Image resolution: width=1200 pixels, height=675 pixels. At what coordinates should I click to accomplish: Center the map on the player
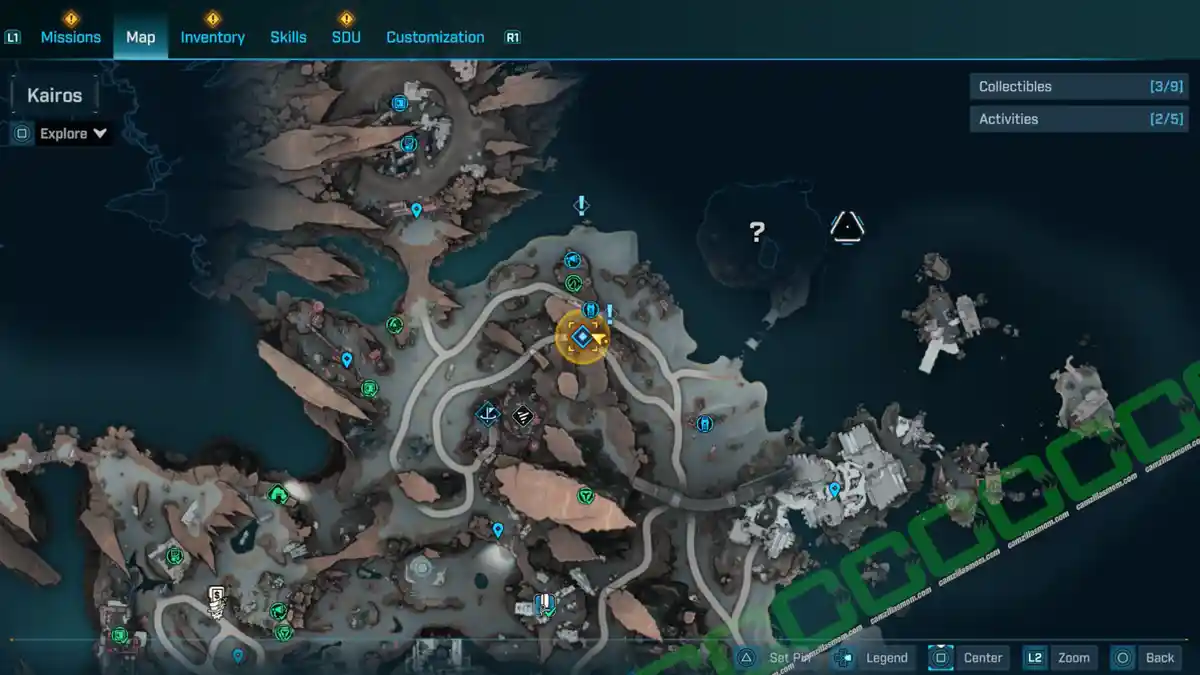point(981,657)
